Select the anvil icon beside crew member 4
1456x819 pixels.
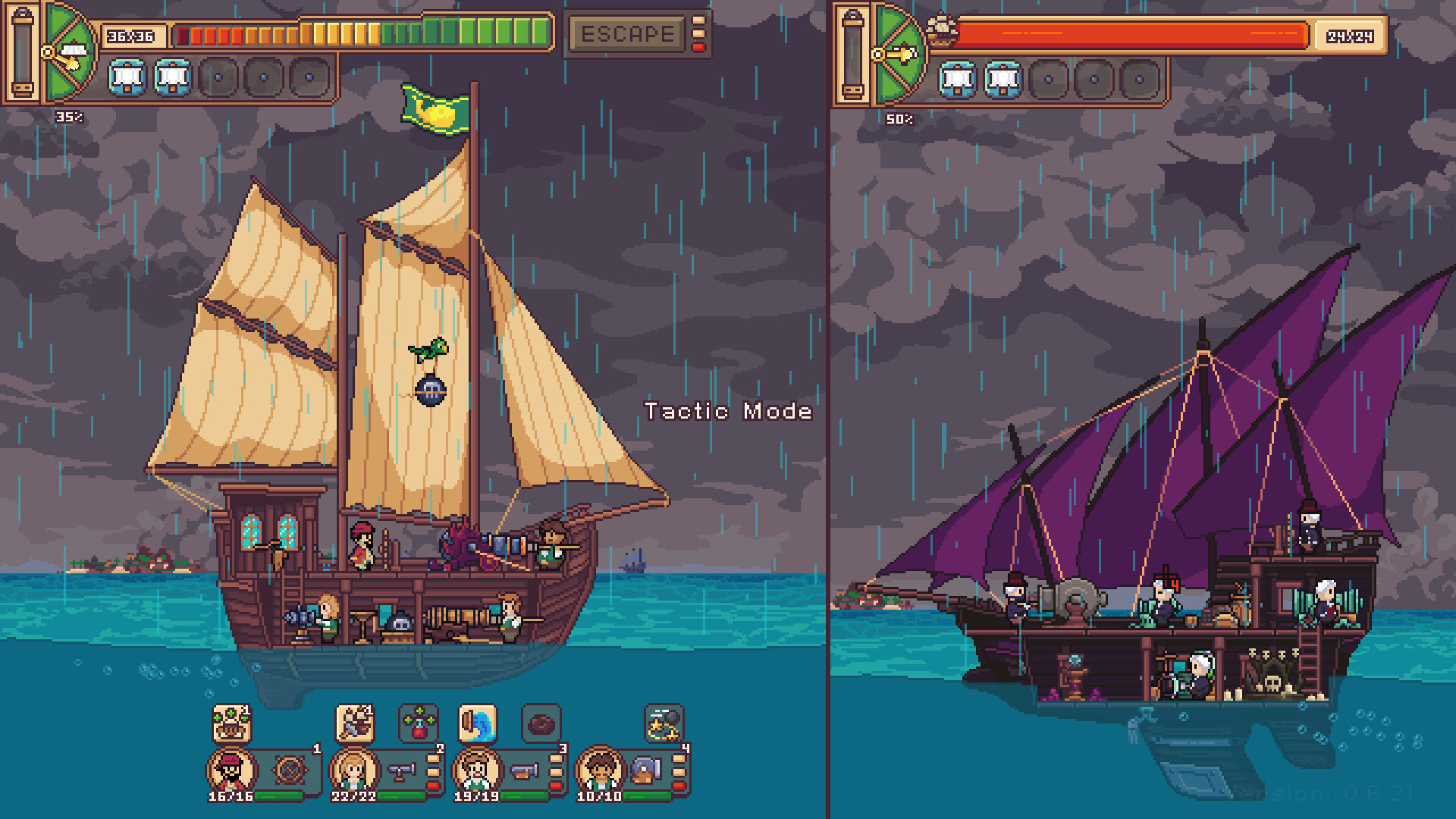click(x=645, y=771)
